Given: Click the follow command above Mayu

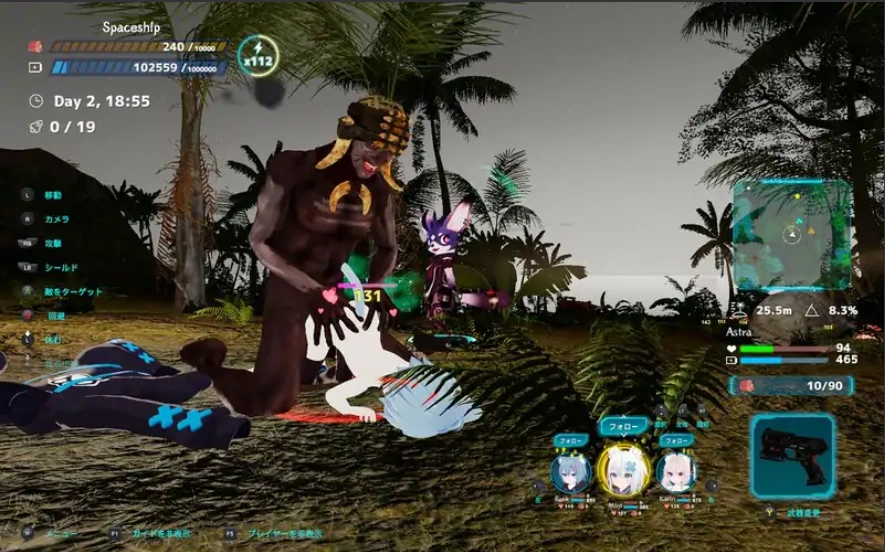Looking at the screenshot, I should 622,426.
